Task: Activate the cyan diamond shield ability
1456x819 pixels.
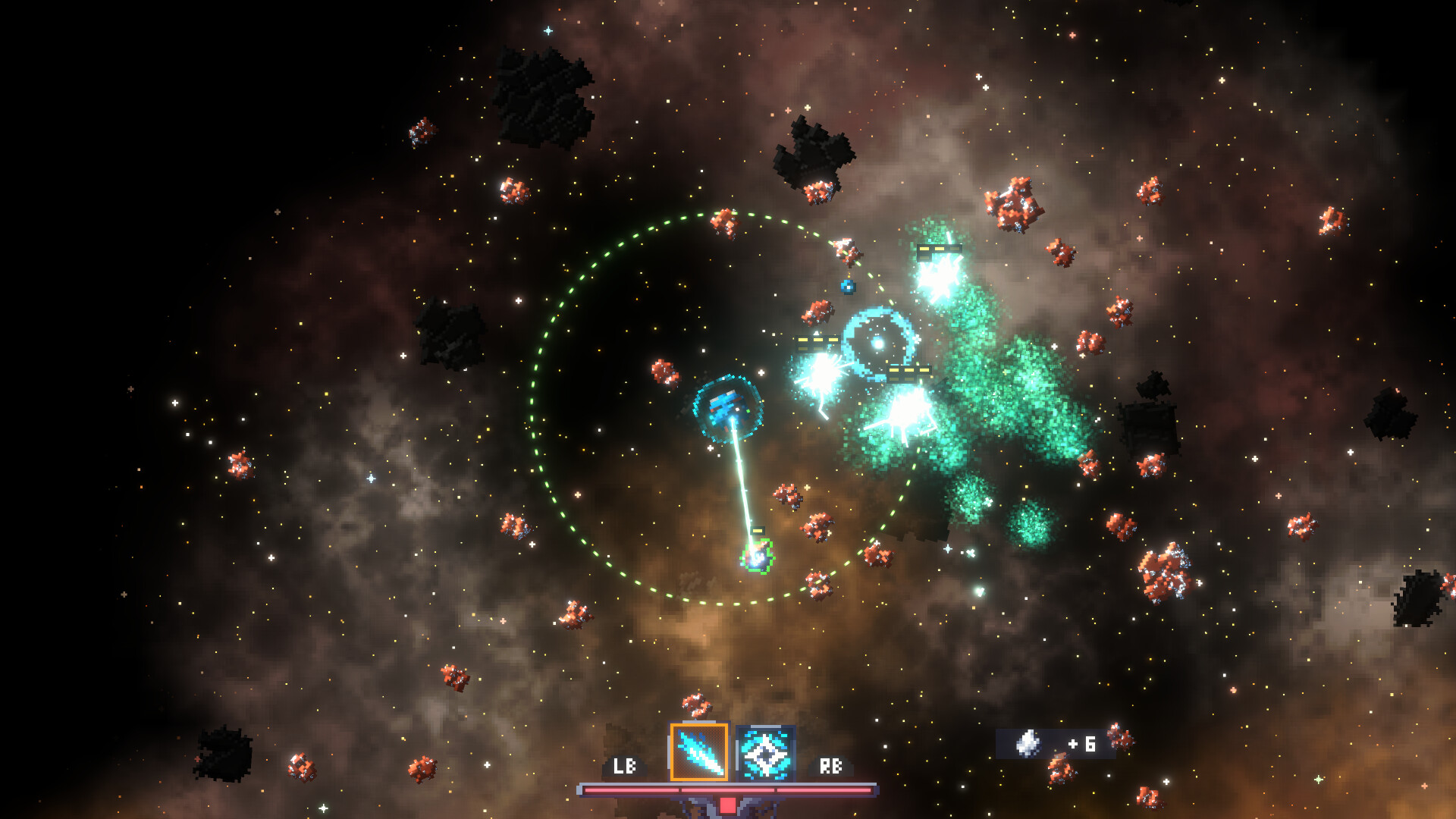Action: [x=765, y=753]
